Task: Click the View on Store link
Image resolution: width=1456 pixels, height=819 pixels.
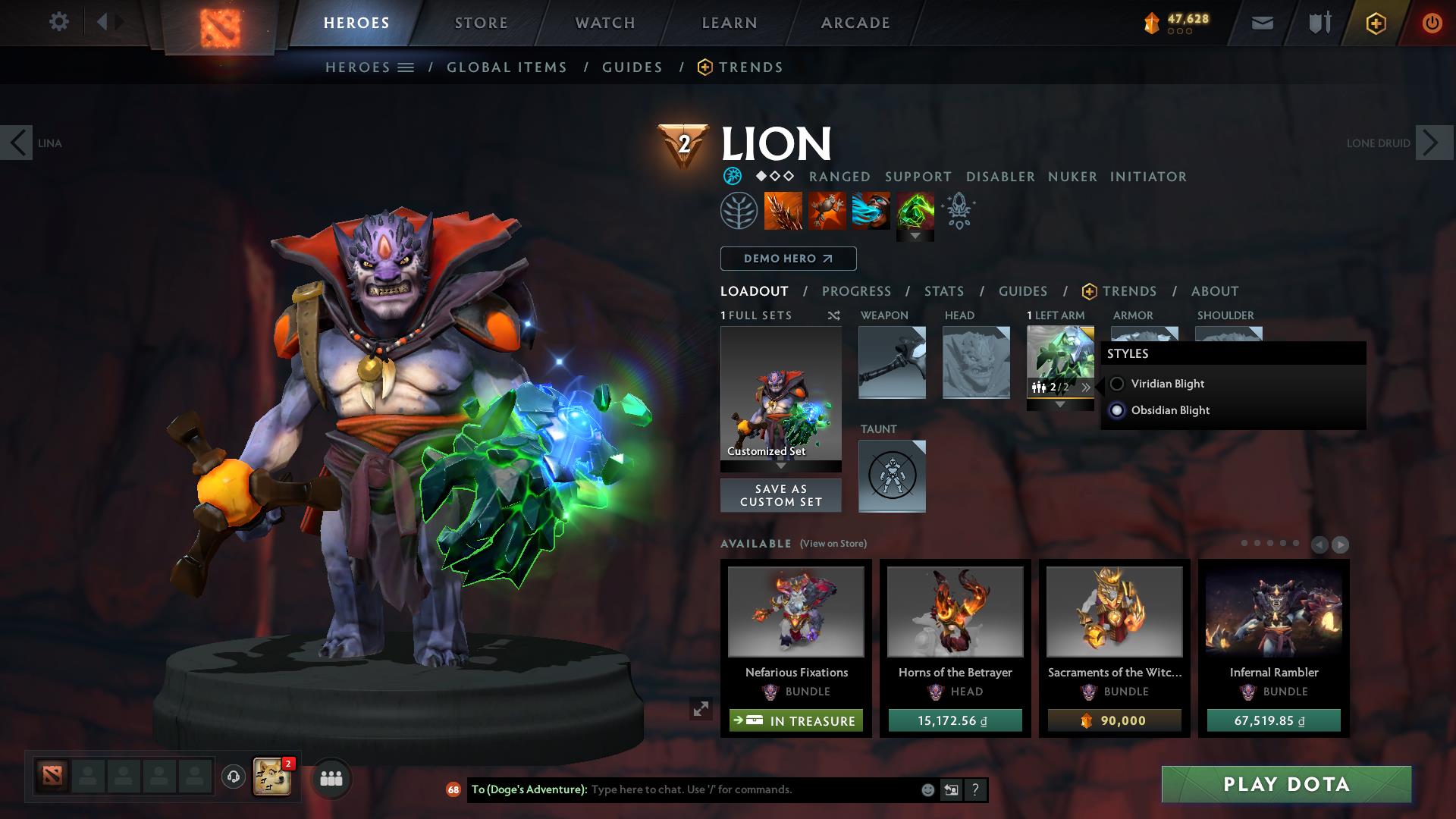Action: [x=831, y=544]
